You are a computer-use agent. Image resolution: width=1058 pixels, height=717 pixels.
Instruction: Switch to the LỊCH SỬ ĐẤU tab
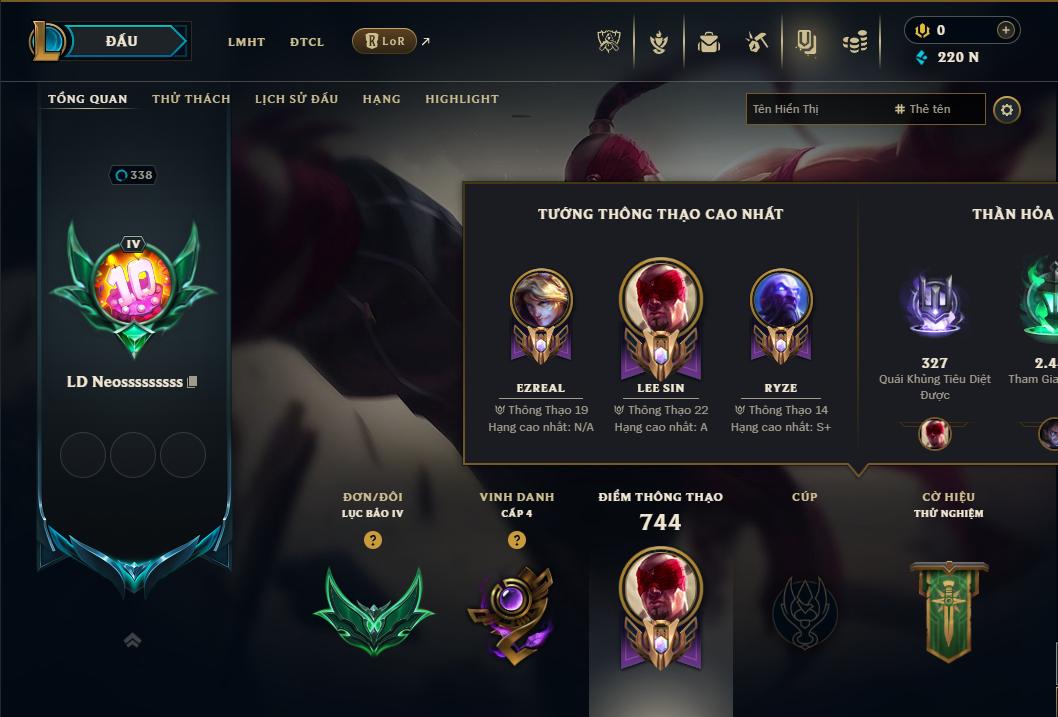click(x=296, y=99)
